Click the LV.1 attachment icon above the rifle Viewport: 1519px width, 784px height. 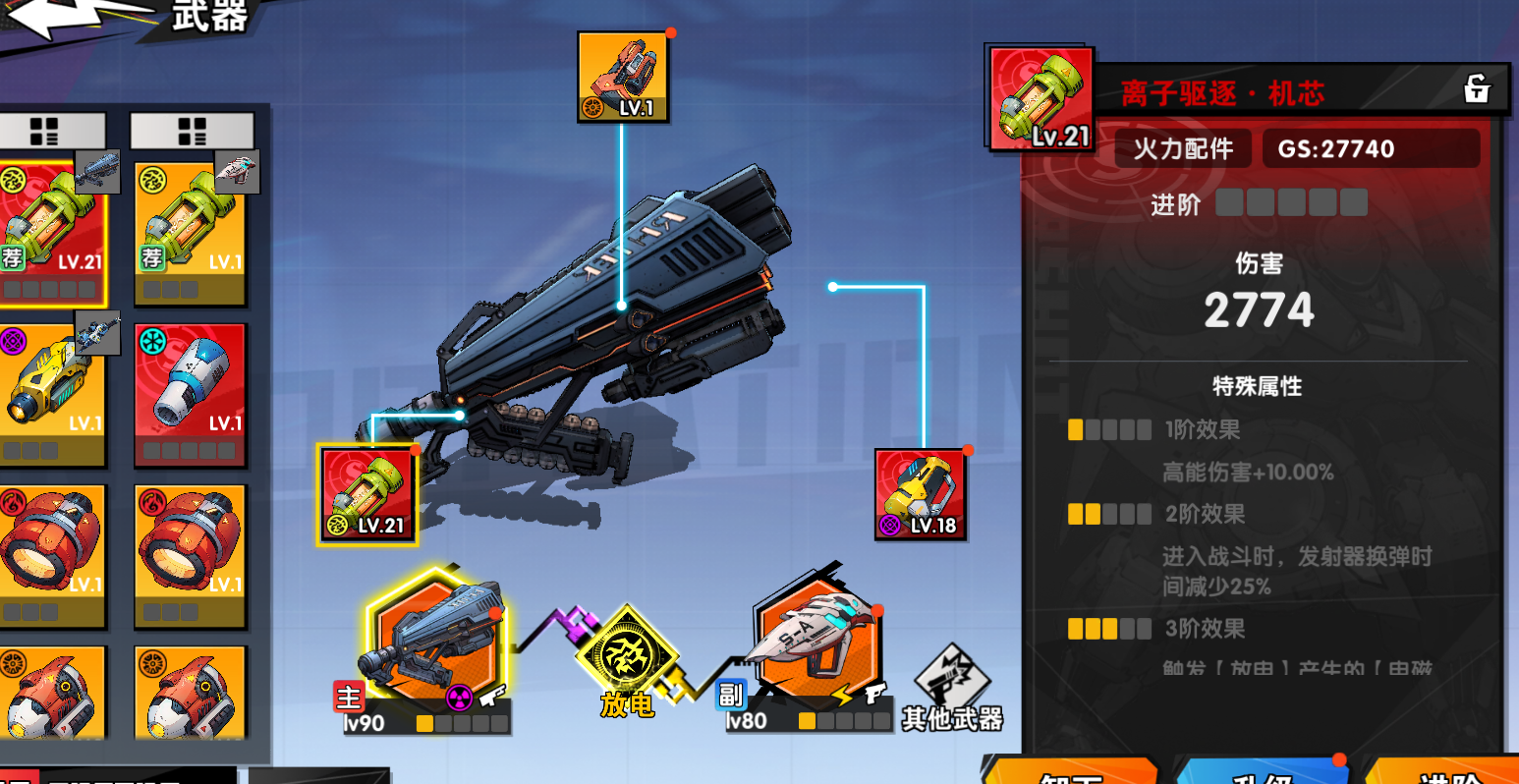pyautogui.click(x=621, y=79)
